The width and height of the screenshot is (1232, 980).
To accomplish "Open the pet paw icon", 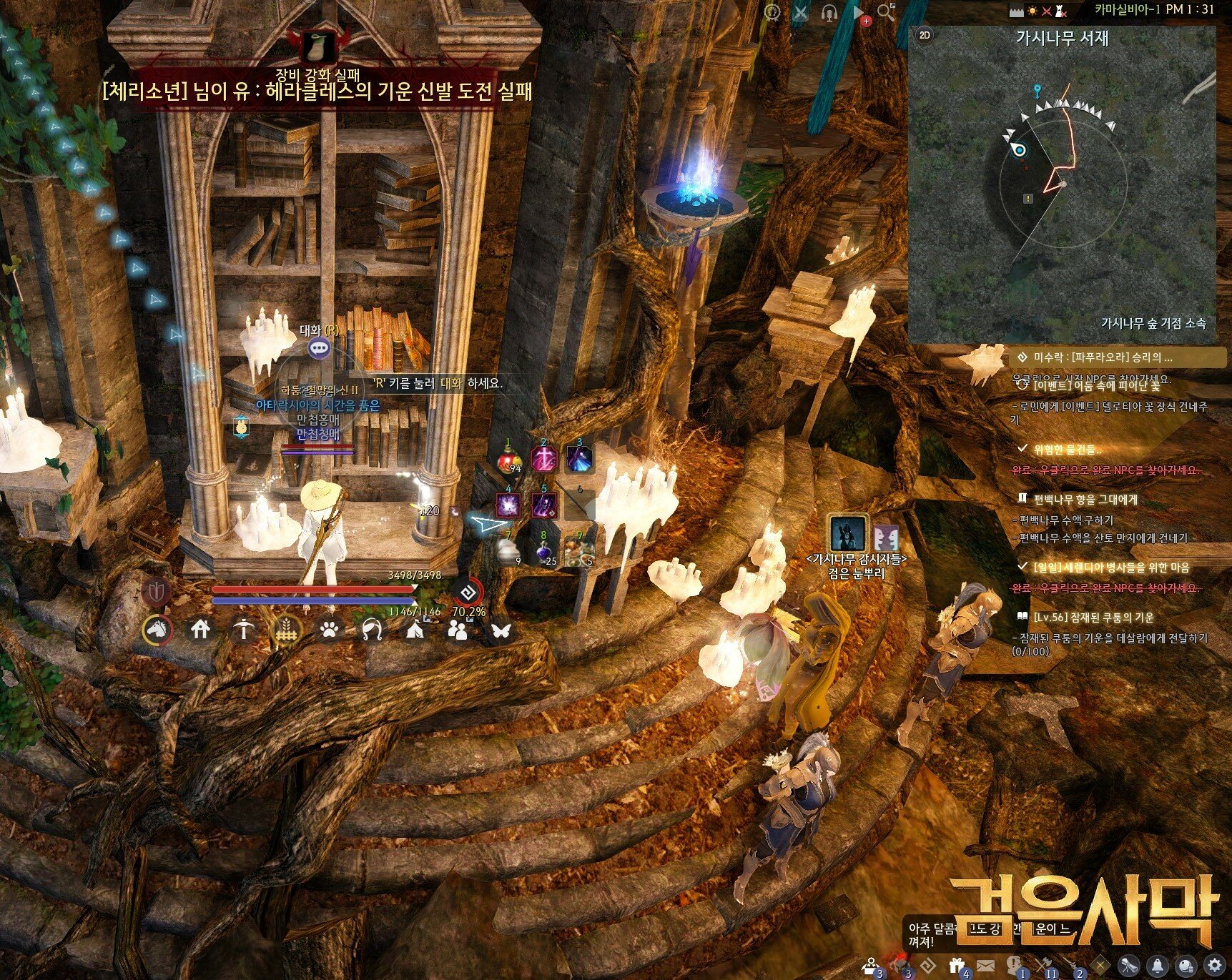I will [x=329, y=630].
